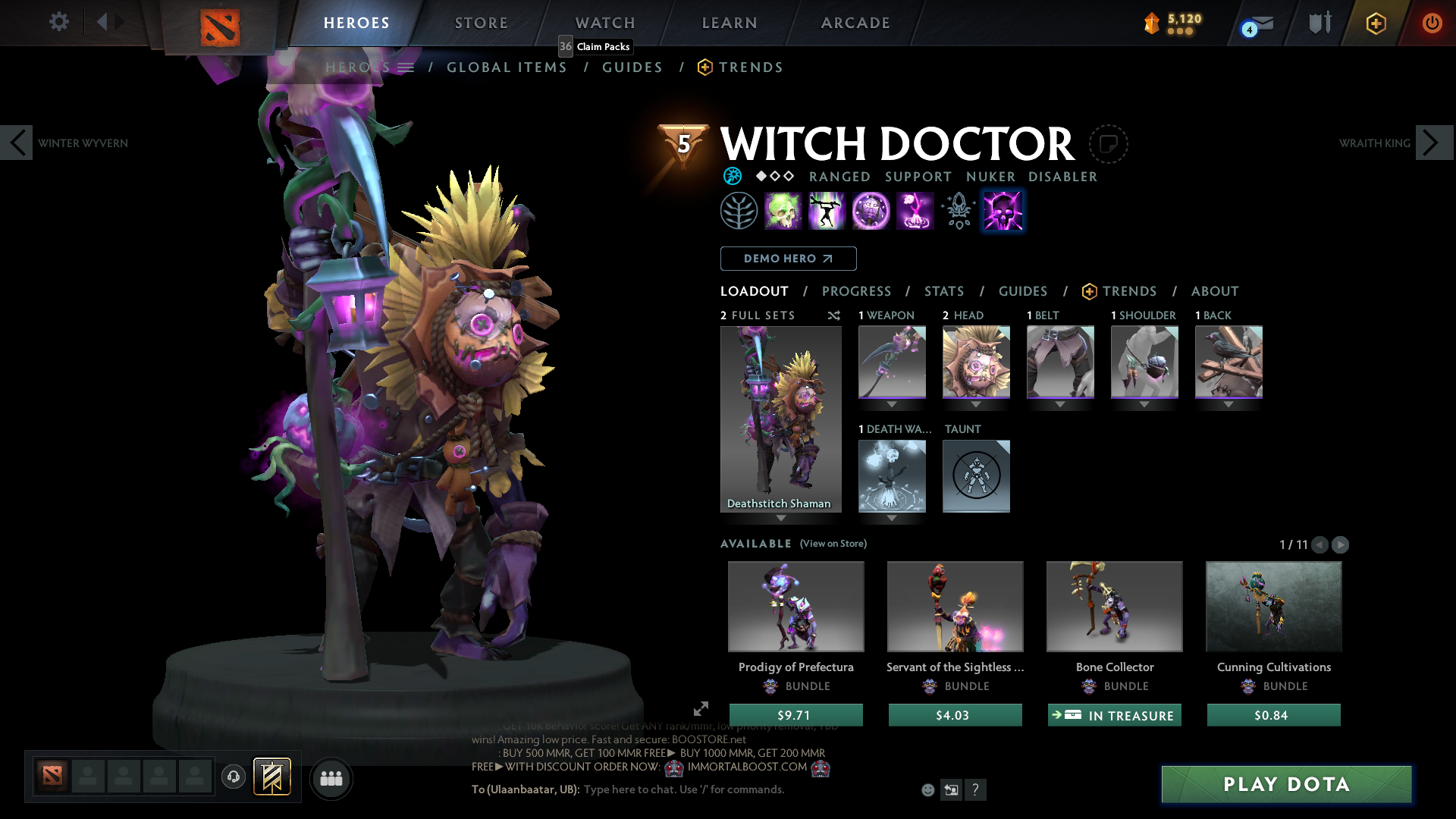Open the WATCH menu
1456x819 pixels.
604,23
